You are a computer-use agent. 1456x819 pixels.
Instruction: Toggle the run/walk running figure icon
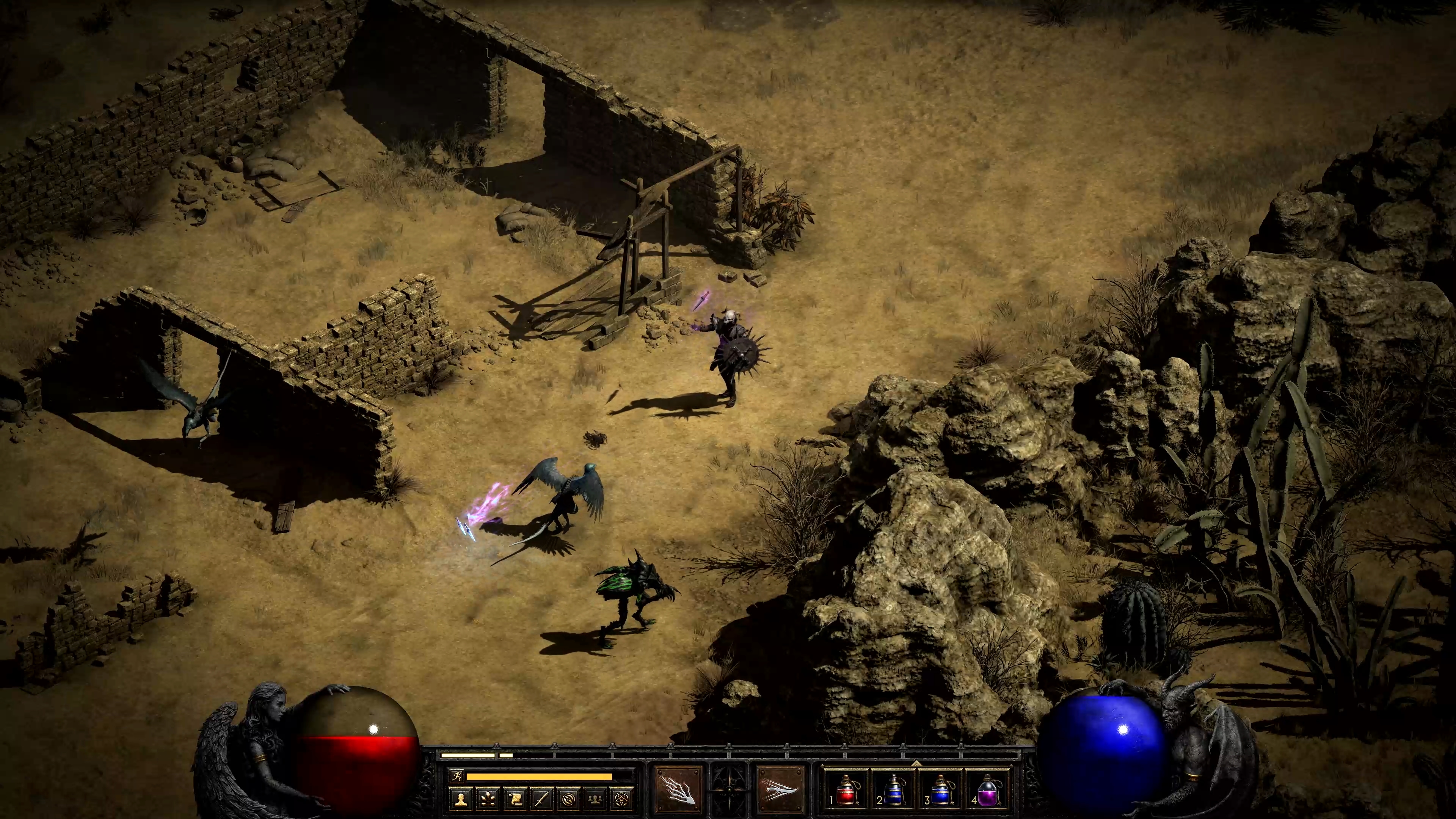pos(457,776)
